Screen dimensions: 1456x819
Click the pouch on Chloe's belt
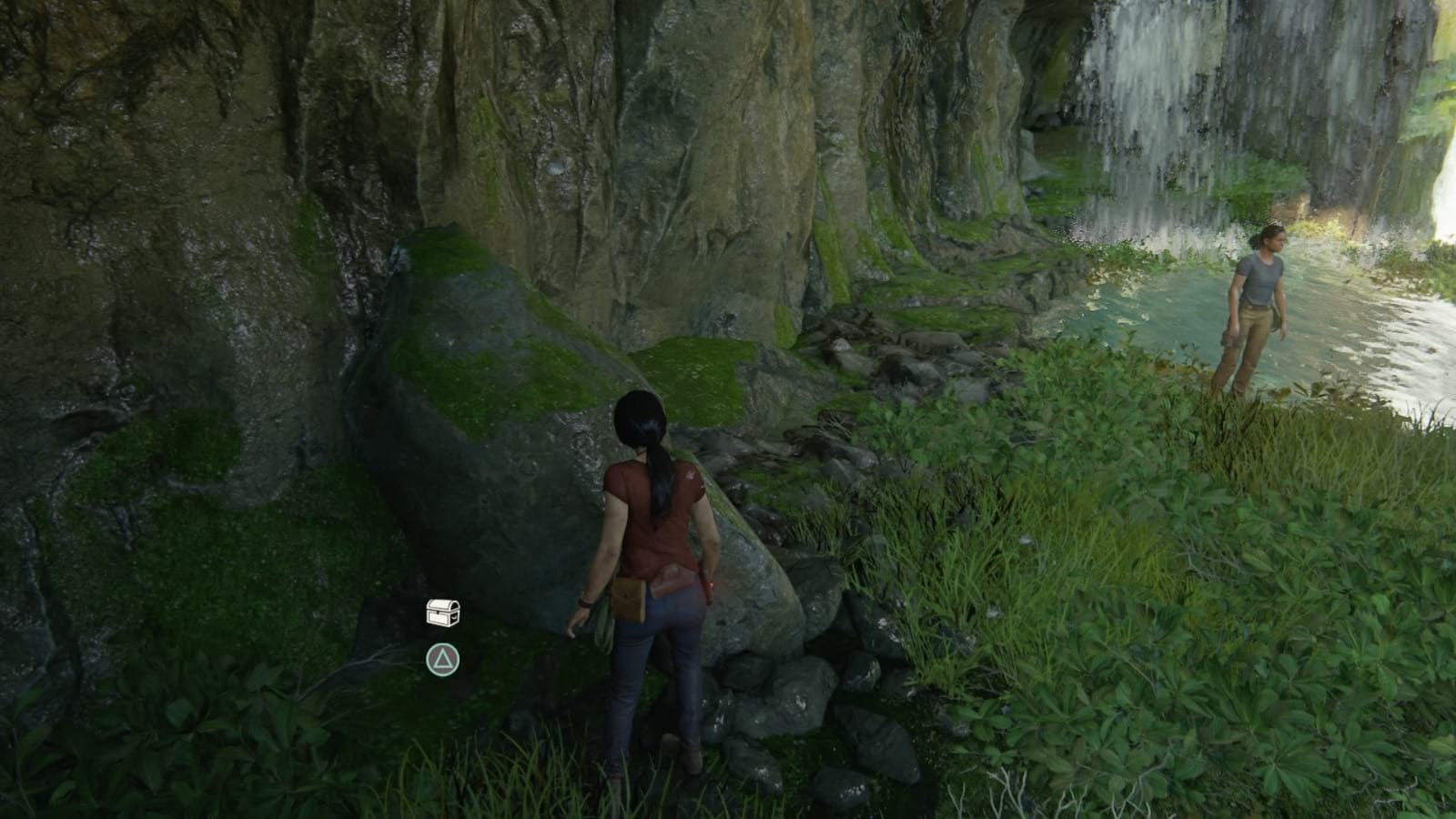[630, 596]
